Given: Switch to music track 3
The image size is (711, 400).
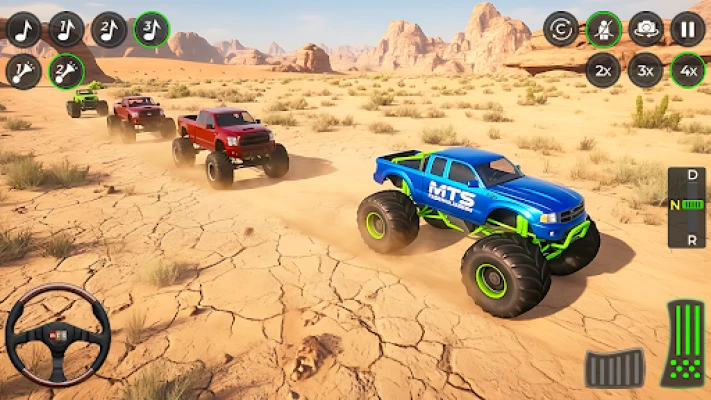Looking at the screenshot, I should 151,30.
